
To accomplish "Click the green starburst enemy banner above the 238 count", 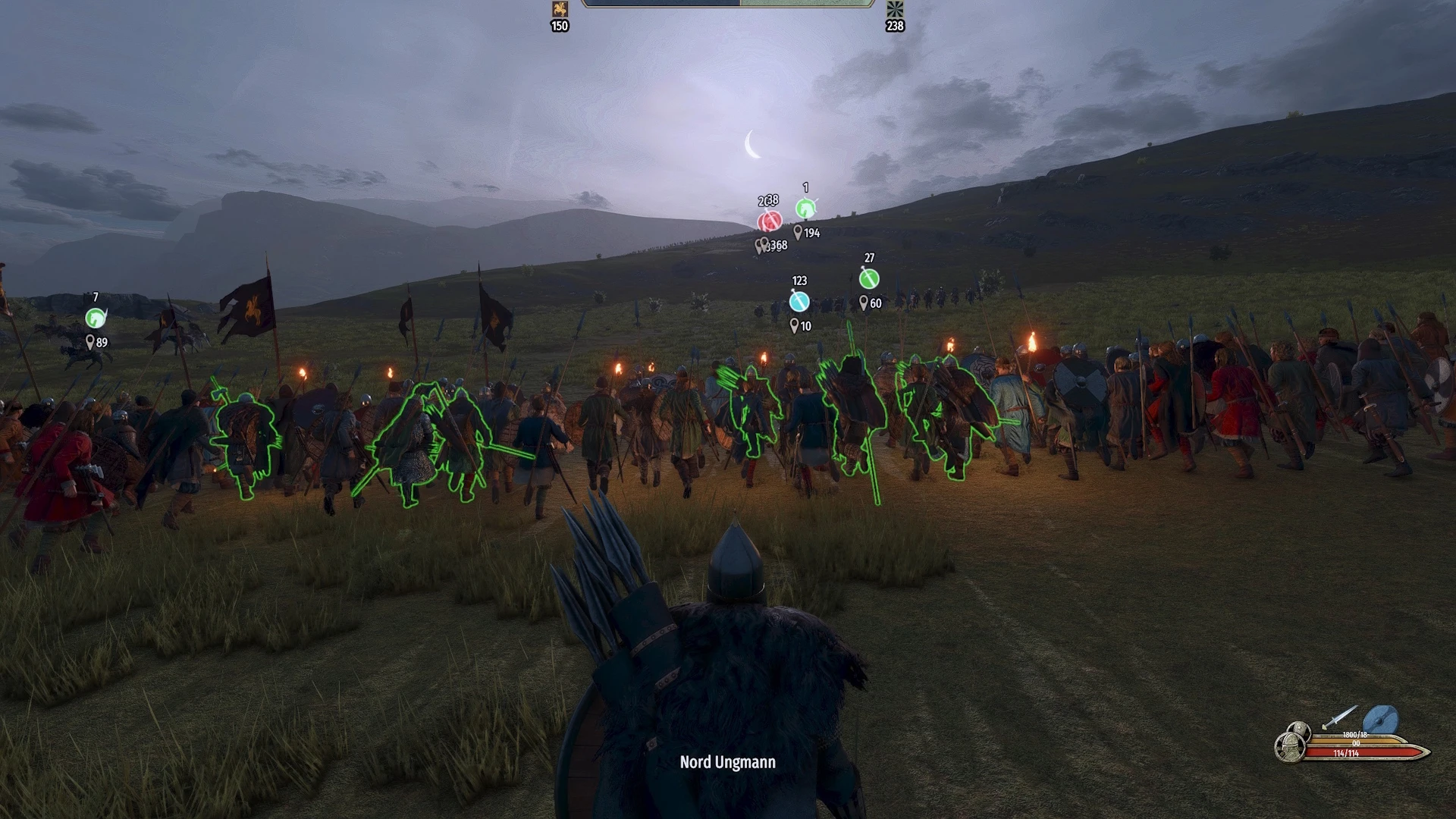I will (x=893, y=10).
